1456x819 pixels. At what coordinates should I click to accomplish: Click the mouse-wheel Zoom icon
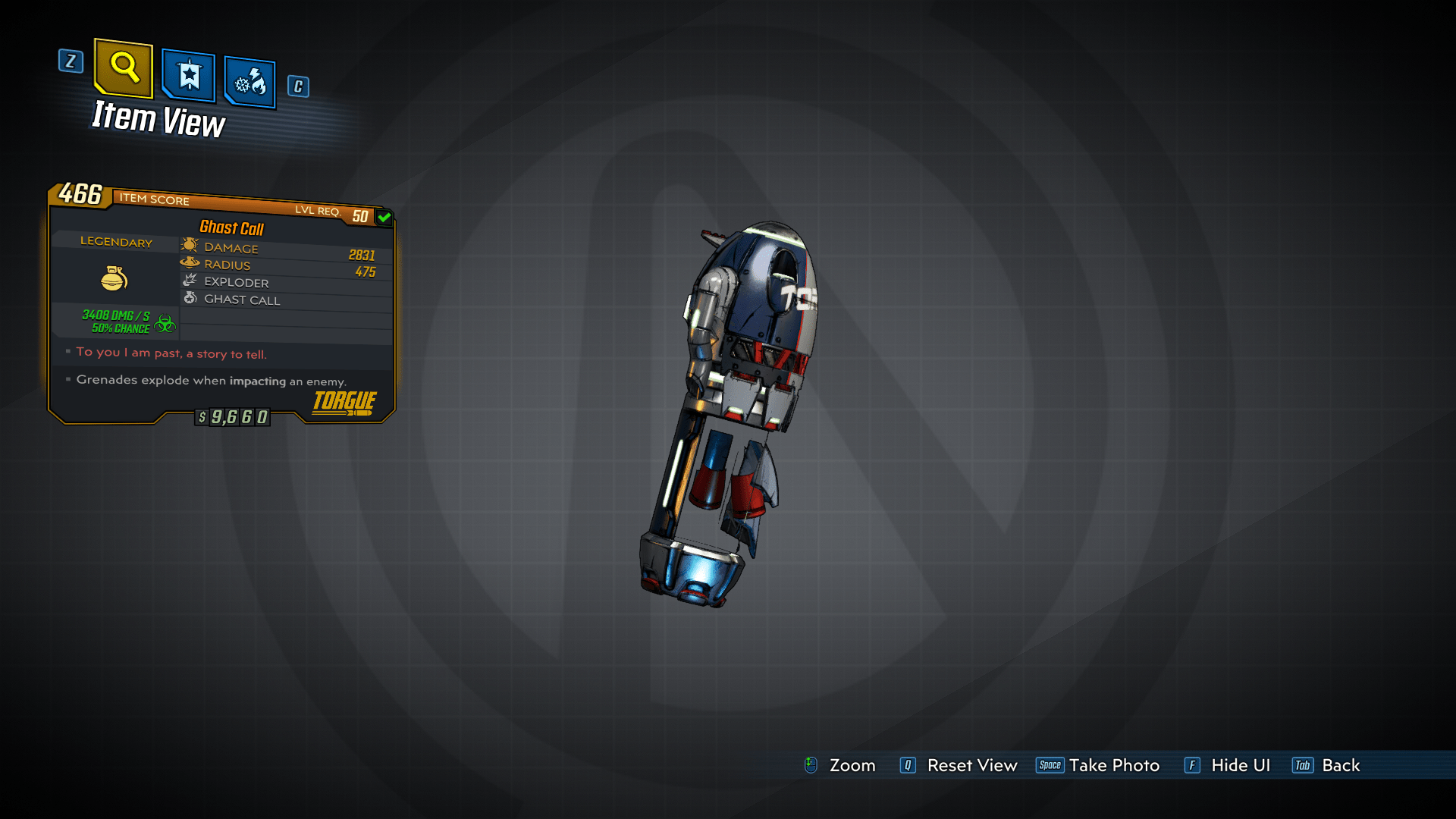pos(811,765)
